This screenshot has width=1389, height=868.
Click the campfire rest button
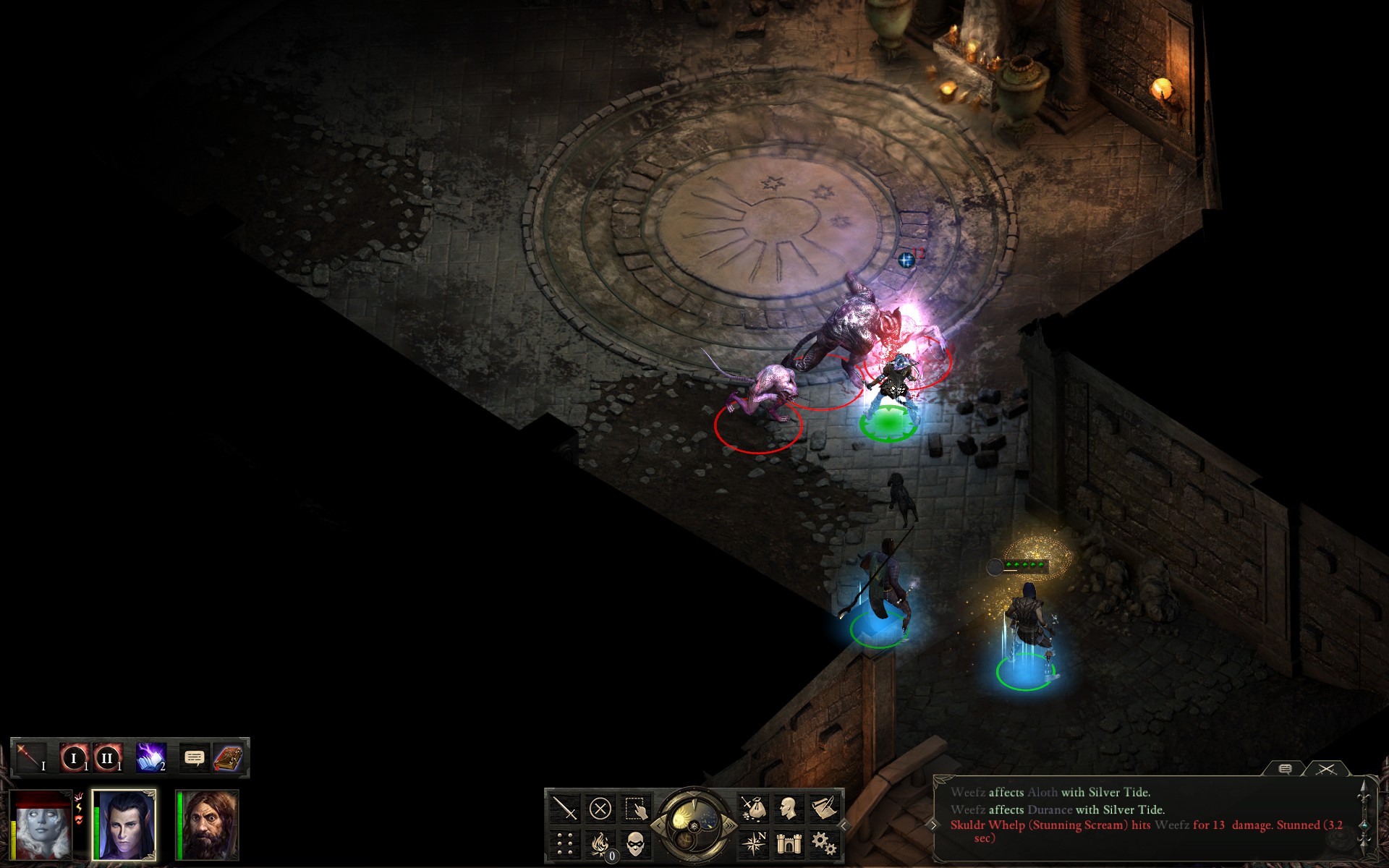point(600,843)
